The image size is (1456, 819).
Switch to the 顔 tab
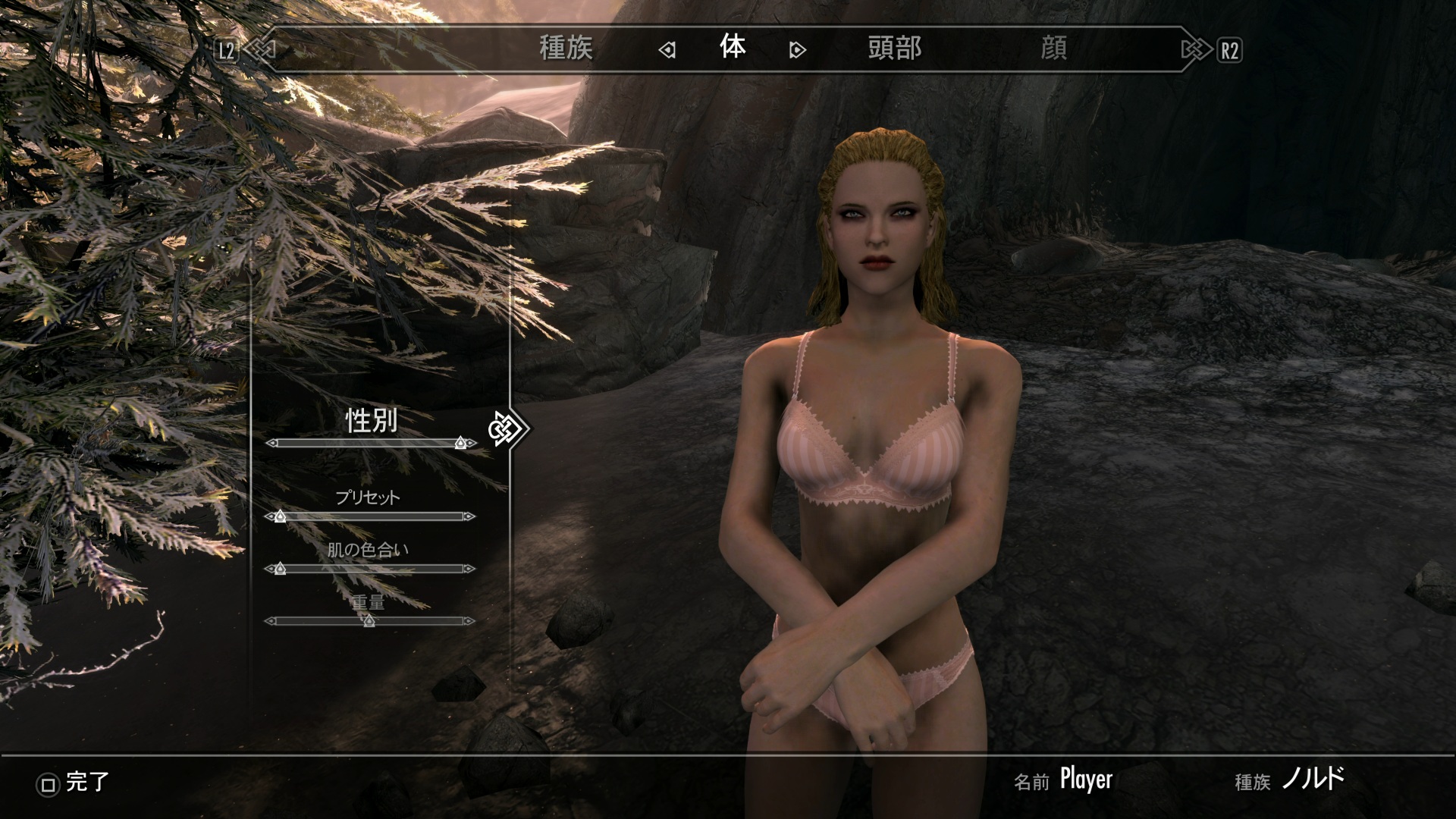(1053, 49)
